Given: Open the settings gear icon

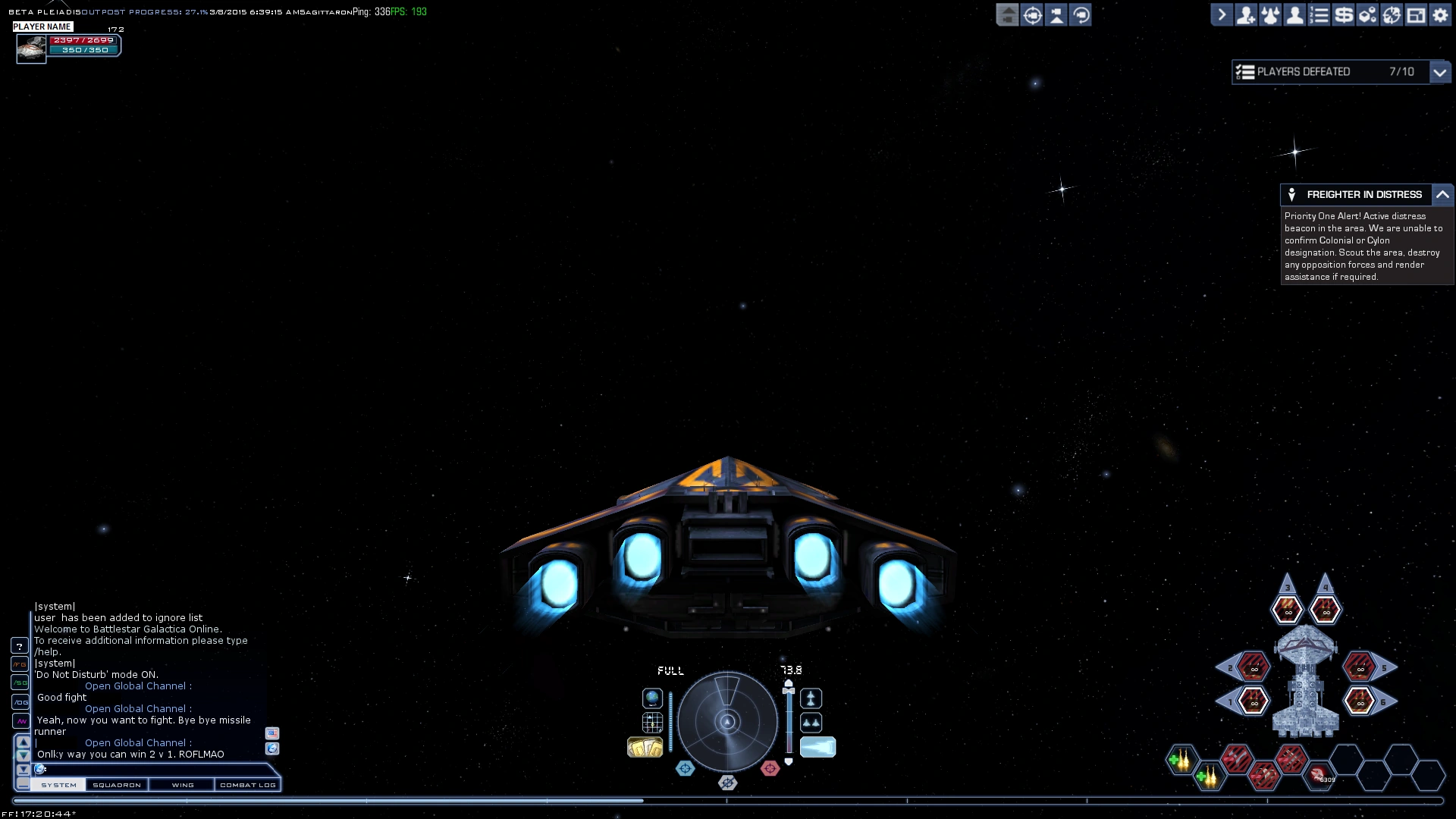Looking at the screenshot, I should click(1441, 14).
